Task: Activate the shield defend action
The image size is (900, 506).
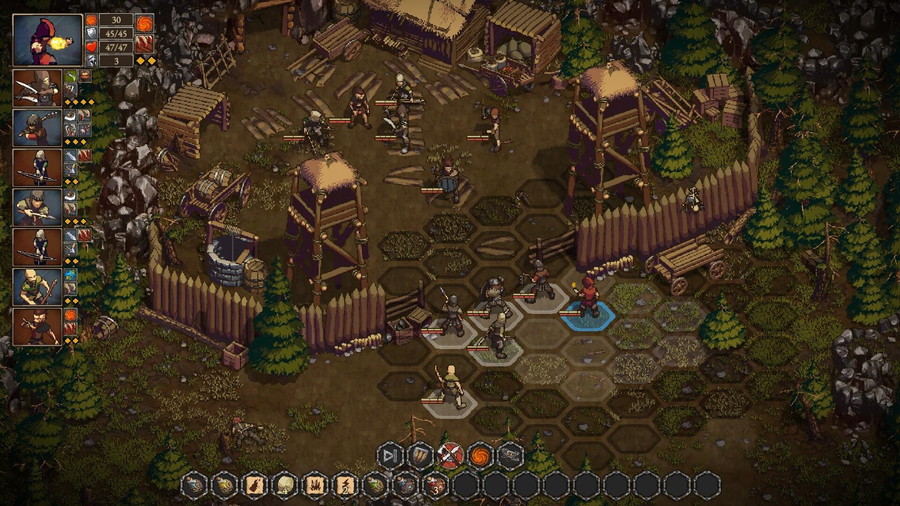Action: pyautogui.click(x=421, y=456)
